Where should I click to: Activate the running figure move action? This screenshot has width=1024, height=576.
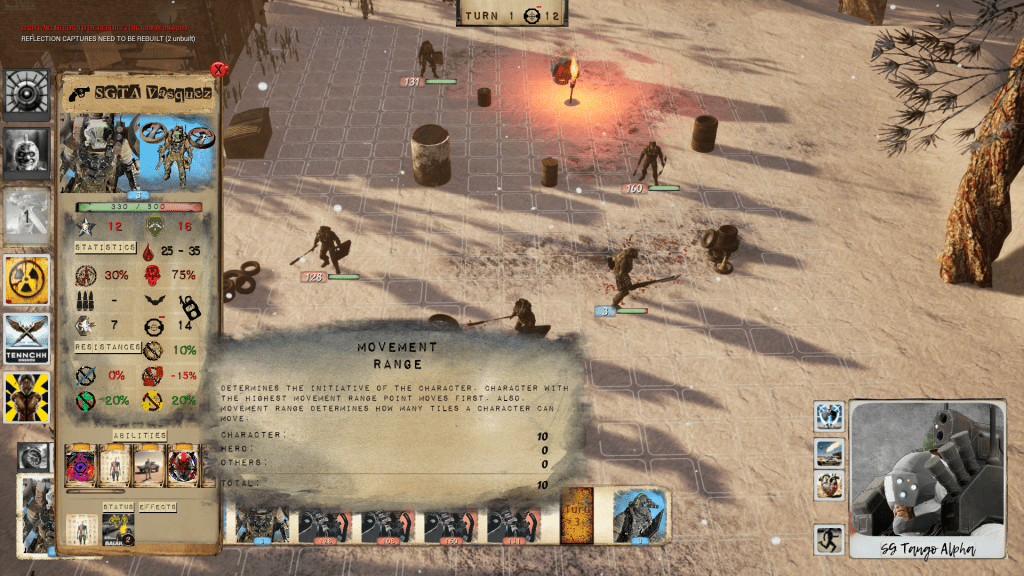[828, 541]
